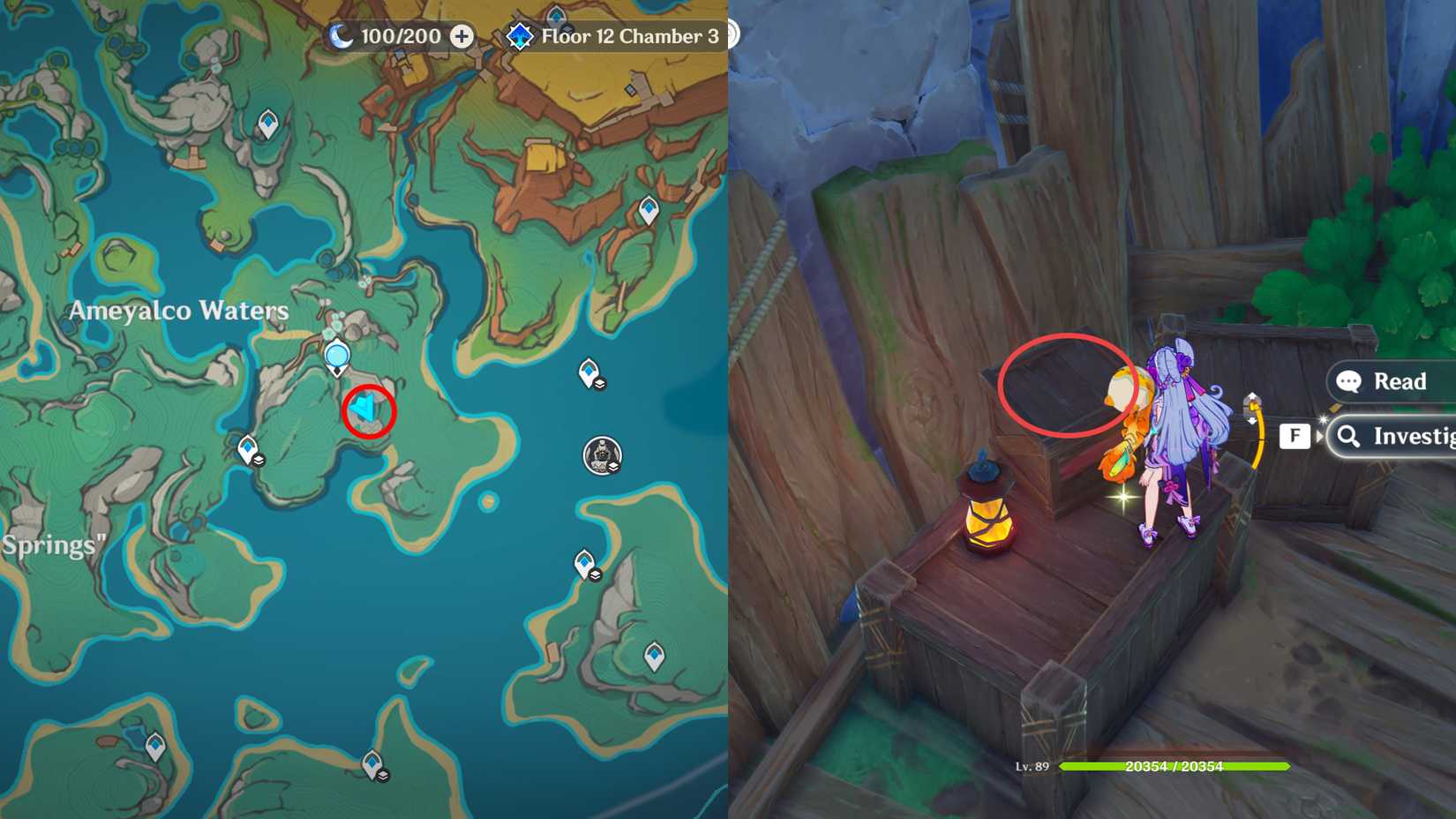Click the Investigate magnifying glass icon

click(x=1348, y=435)
